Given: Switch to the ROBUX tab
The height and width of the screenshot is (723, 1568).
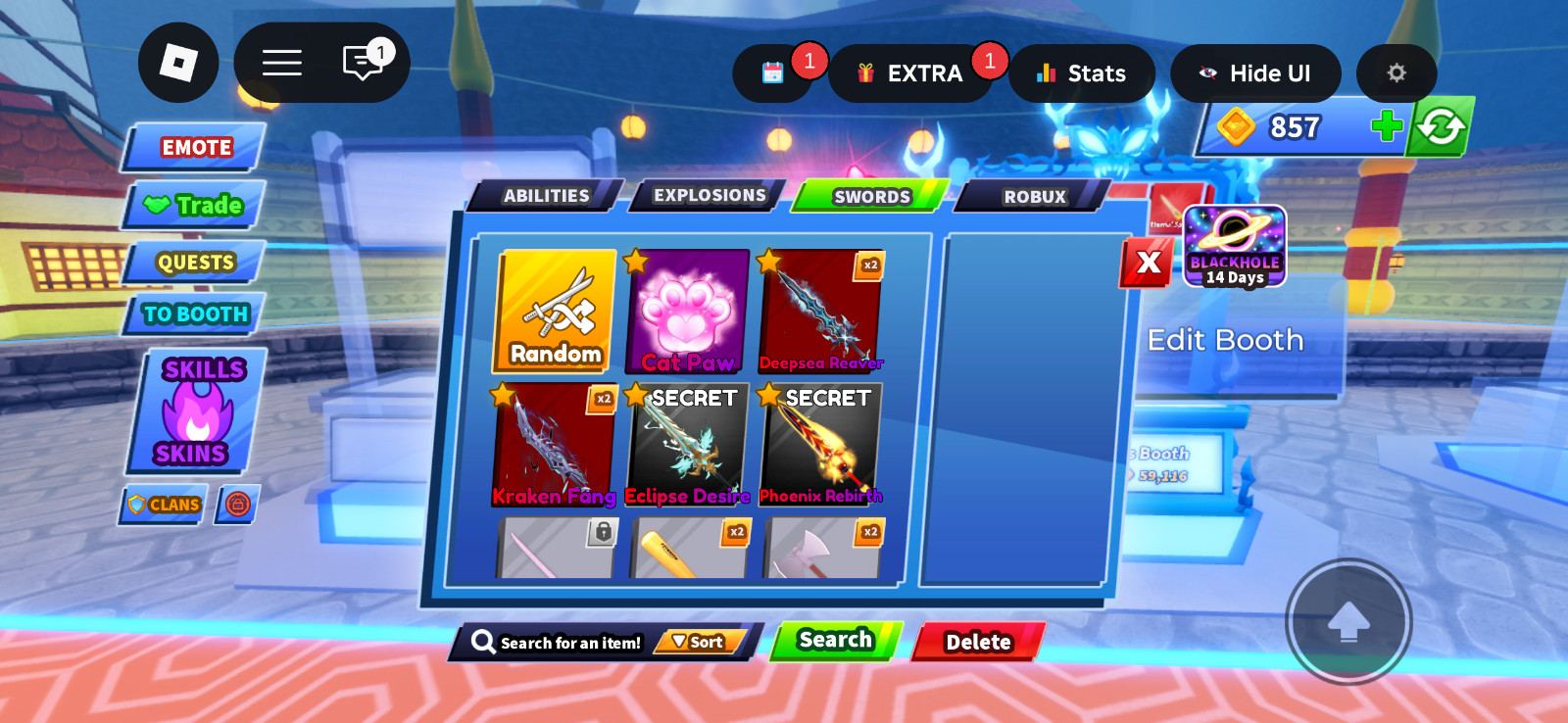Looking at the screenshot, I should (1032, 196).
